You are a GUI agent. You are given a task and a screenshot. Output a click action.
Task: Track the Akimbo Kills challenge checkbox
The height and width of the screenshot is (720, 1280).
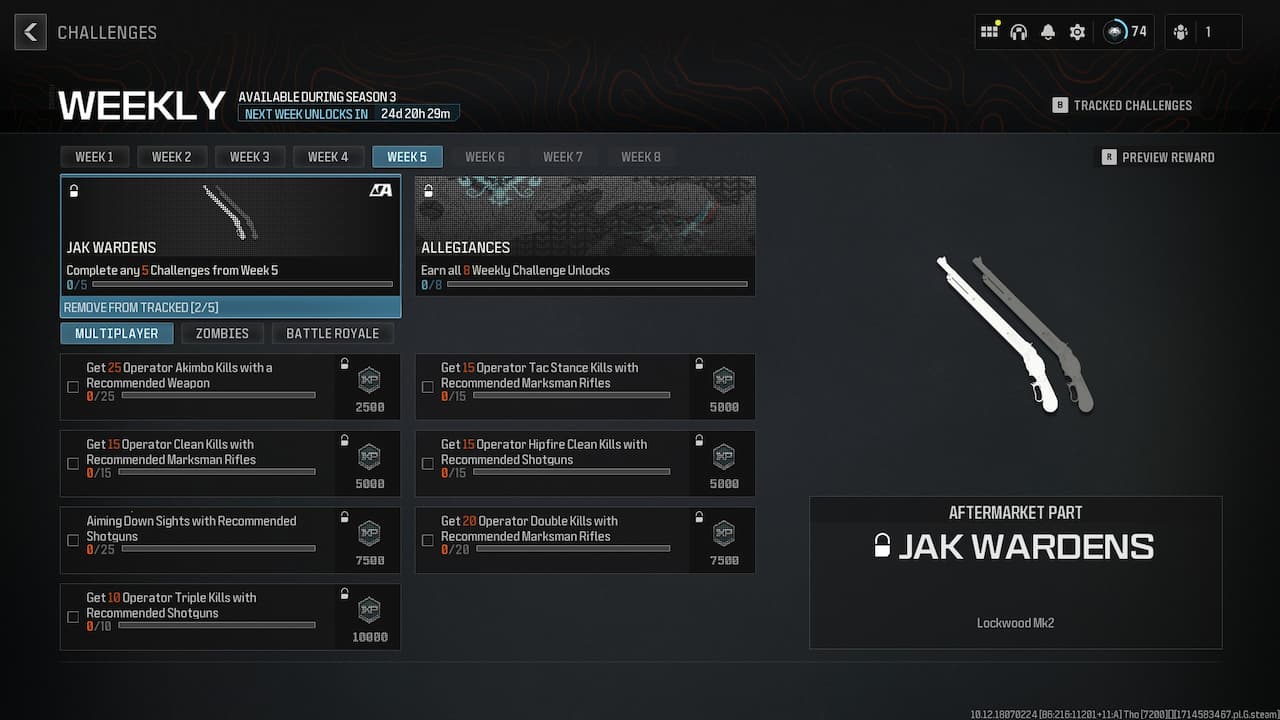[73, 387]
